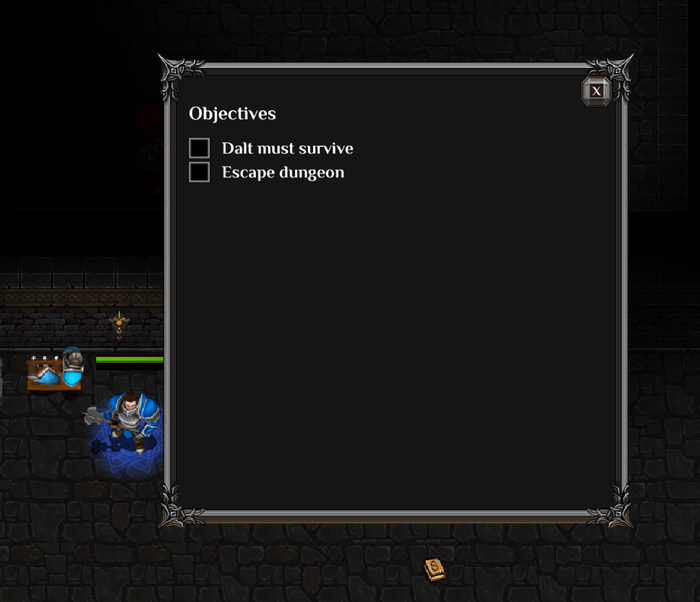Click the 'Escape dungeon' objective checkbox

[200, 172]
